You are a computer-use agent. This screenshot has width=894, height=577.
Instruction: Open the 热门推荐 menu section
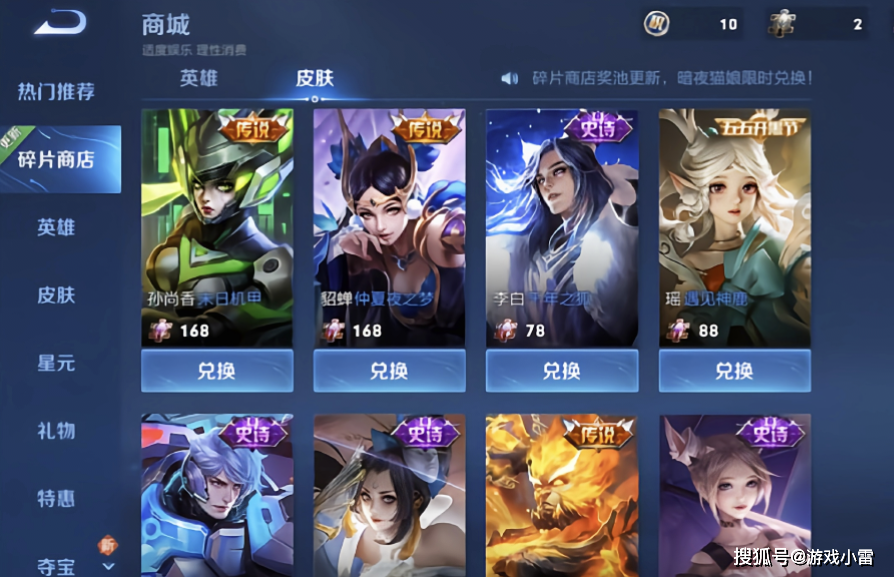click(57, 92)
